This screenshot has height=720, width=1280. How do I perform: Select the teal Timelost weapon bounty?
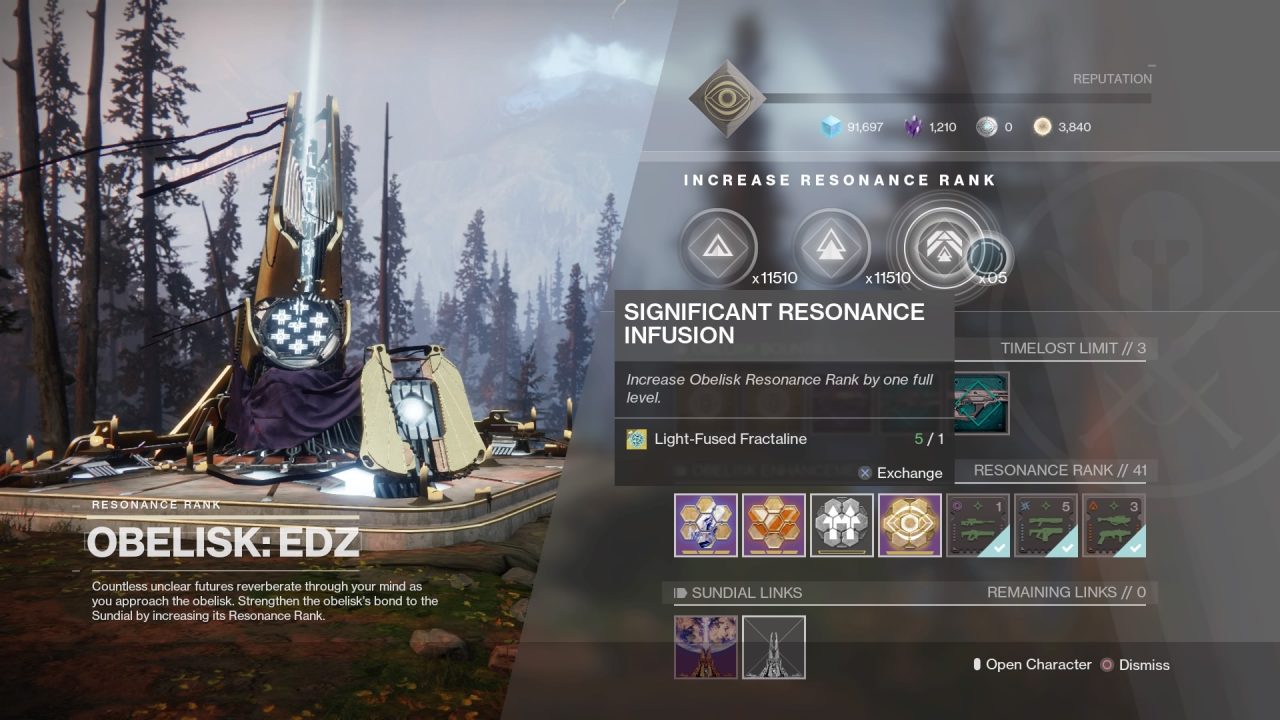(x=981, y=402)
